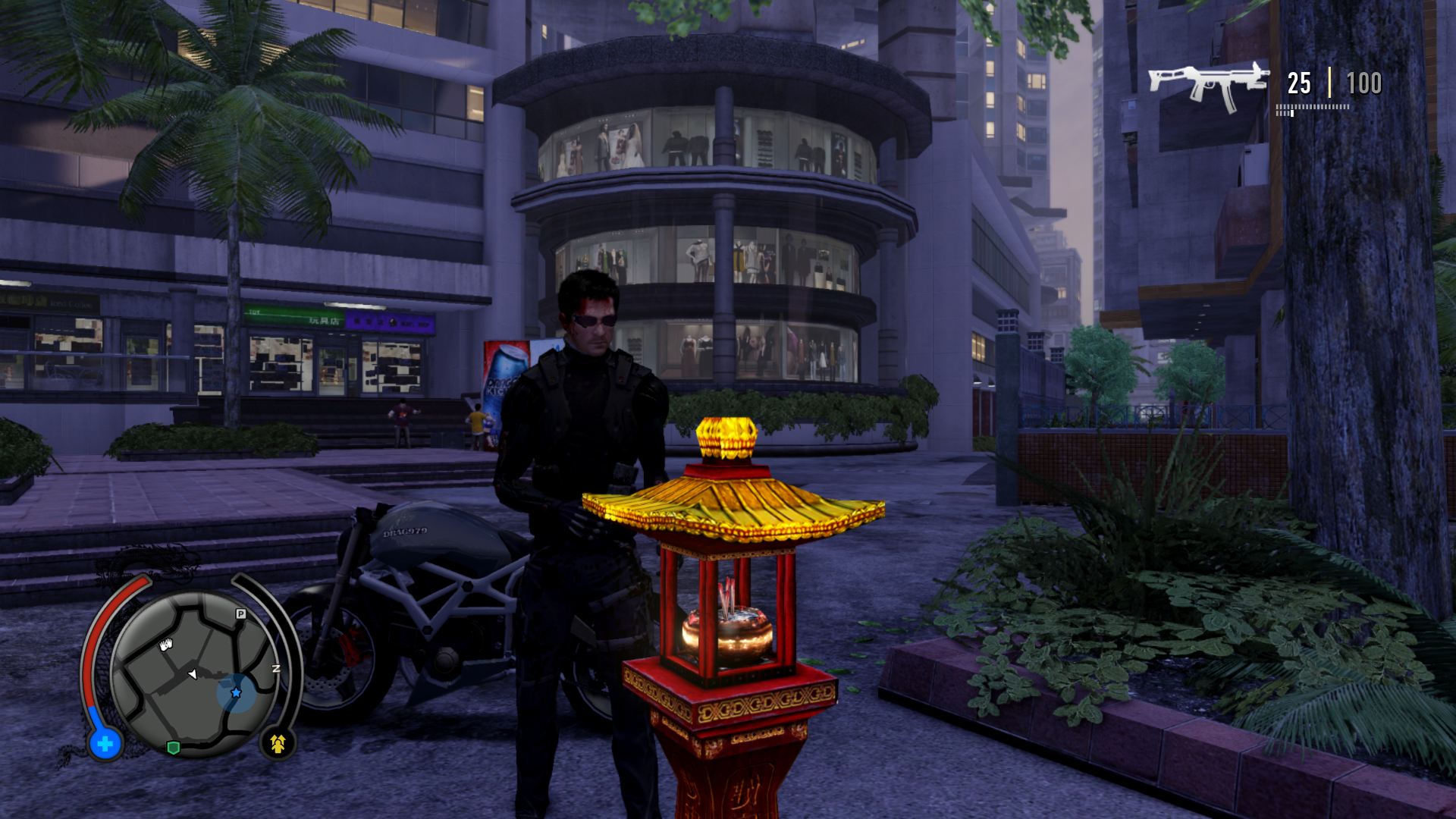Click the parking 'P' marker on minimap
The height and width of the screenshot is (819, 1456).
click(241, 613)
